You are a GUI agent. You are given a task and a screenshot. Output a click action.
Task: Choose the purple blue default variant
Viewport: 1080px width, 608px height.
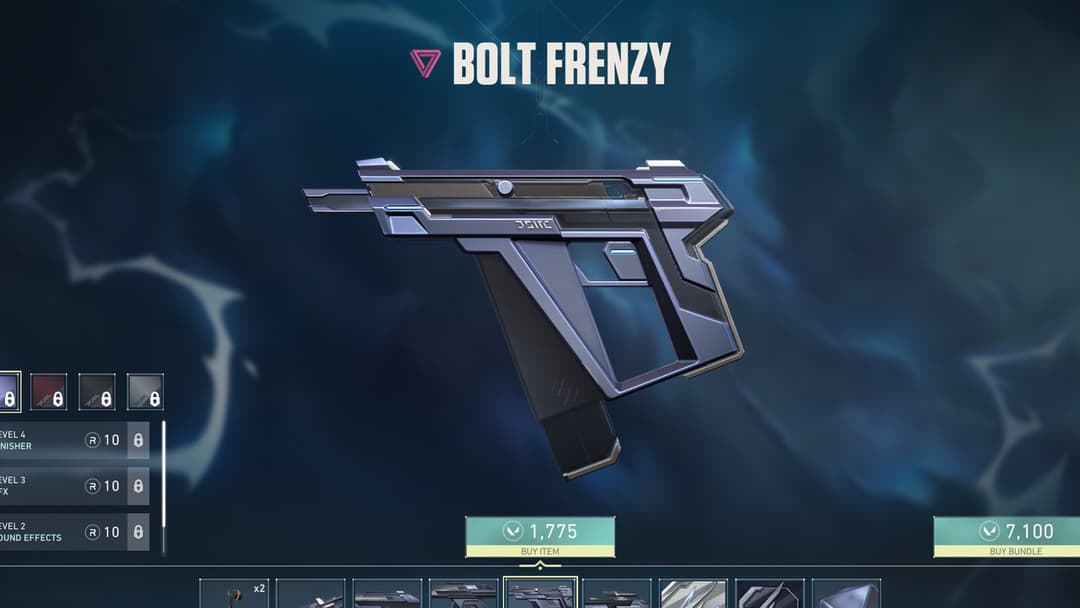[9, 392]
